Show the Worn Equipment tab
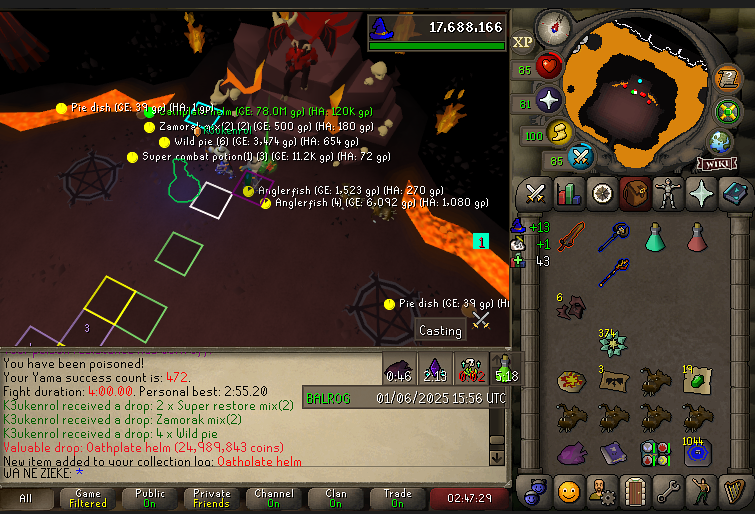The image size is (755, 514). (668, 192)
